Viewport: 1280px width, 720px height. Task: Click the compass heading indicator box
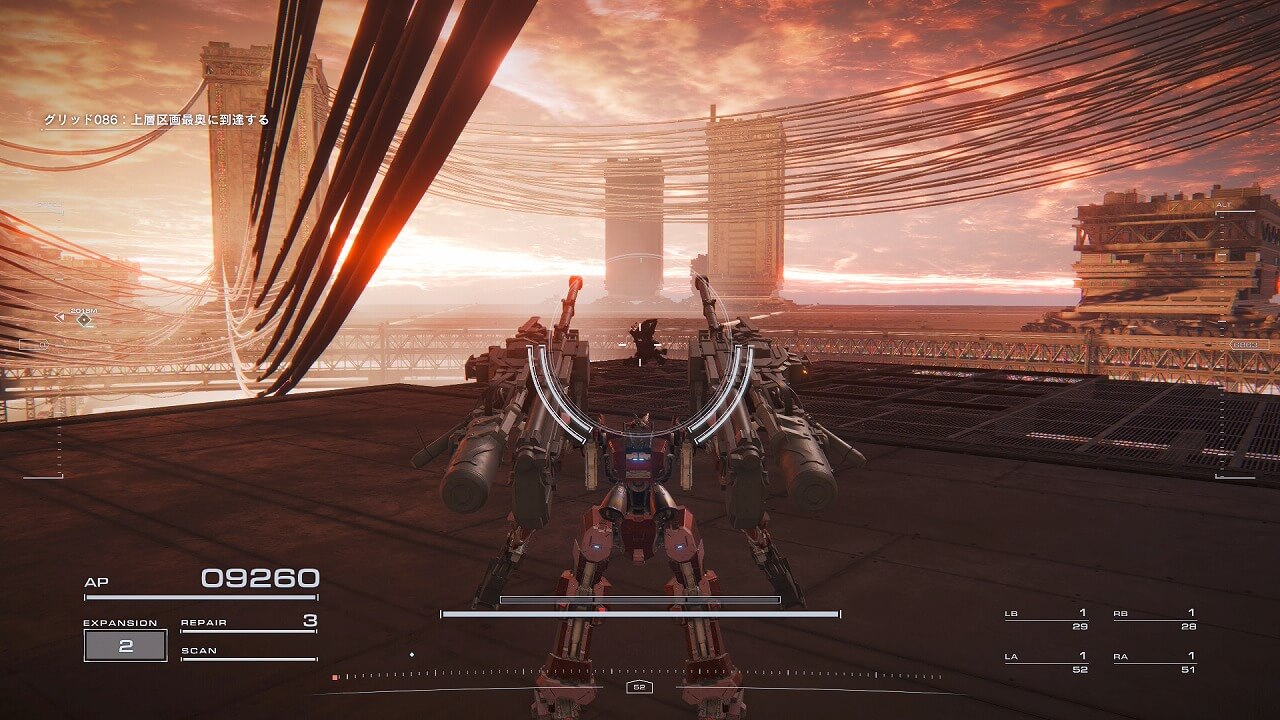[x=639, y=687]
